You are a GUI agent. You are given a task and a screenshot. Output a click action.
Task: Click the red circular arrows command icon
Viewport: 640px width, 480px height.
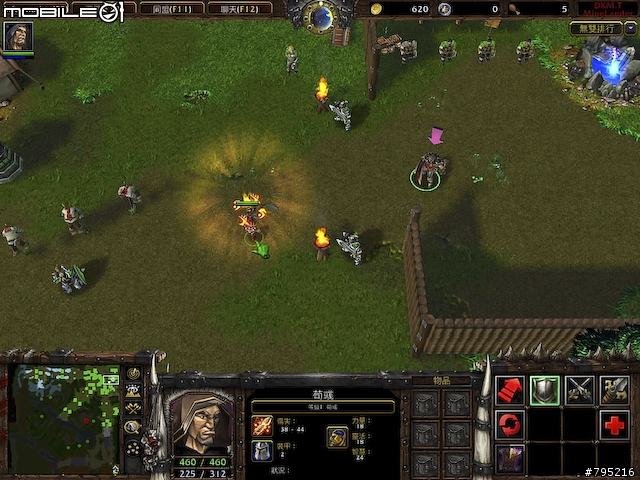pyautogui.click(x=510, y=425)
